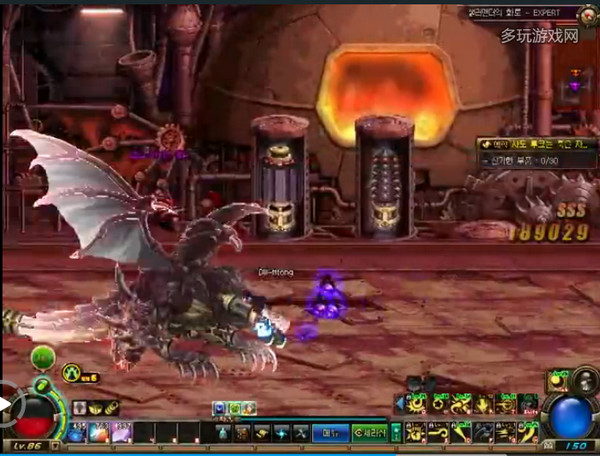Click the round green buff icon
The width and height of the screenshot is (600, 456).
43,357
